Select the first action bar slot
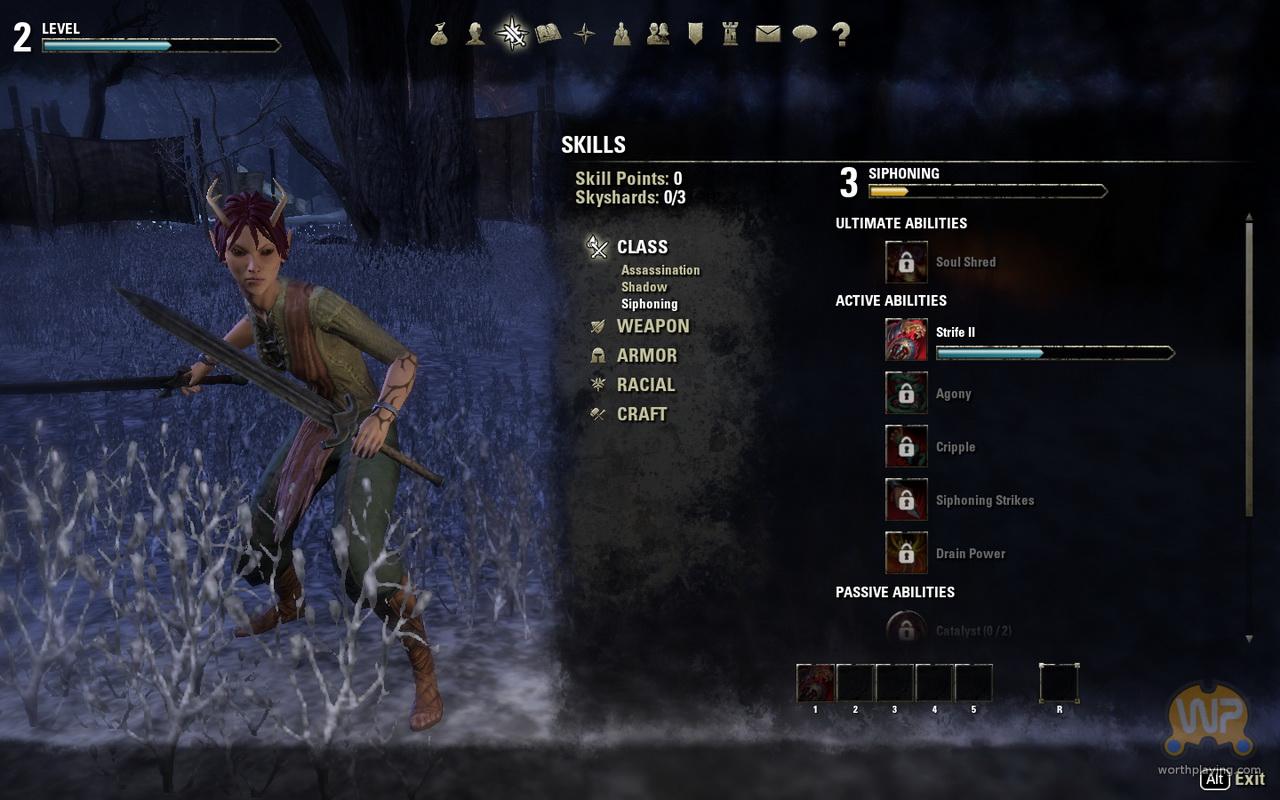Viewport: 1280px width, 800px height. pyautogui.click(x=815, y=683)
